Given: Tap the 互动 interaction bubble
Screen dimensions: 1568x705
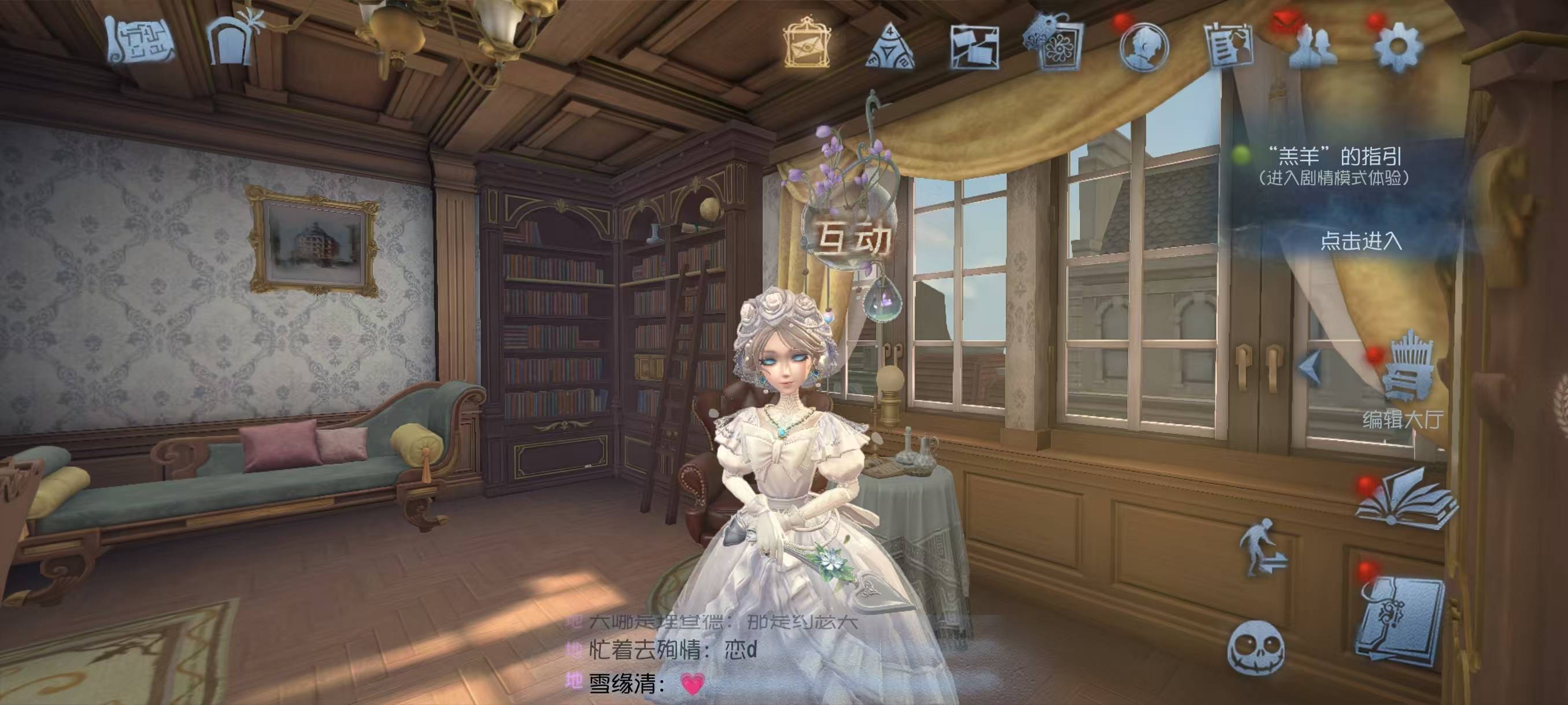Looking at the screenshot, I should 852,239.
